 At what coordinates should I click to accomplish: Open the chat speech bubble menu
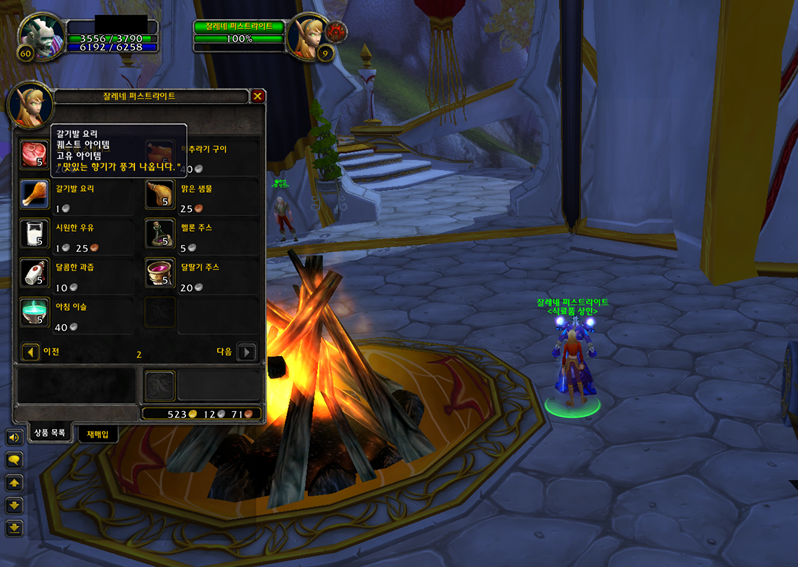(14, 459)
